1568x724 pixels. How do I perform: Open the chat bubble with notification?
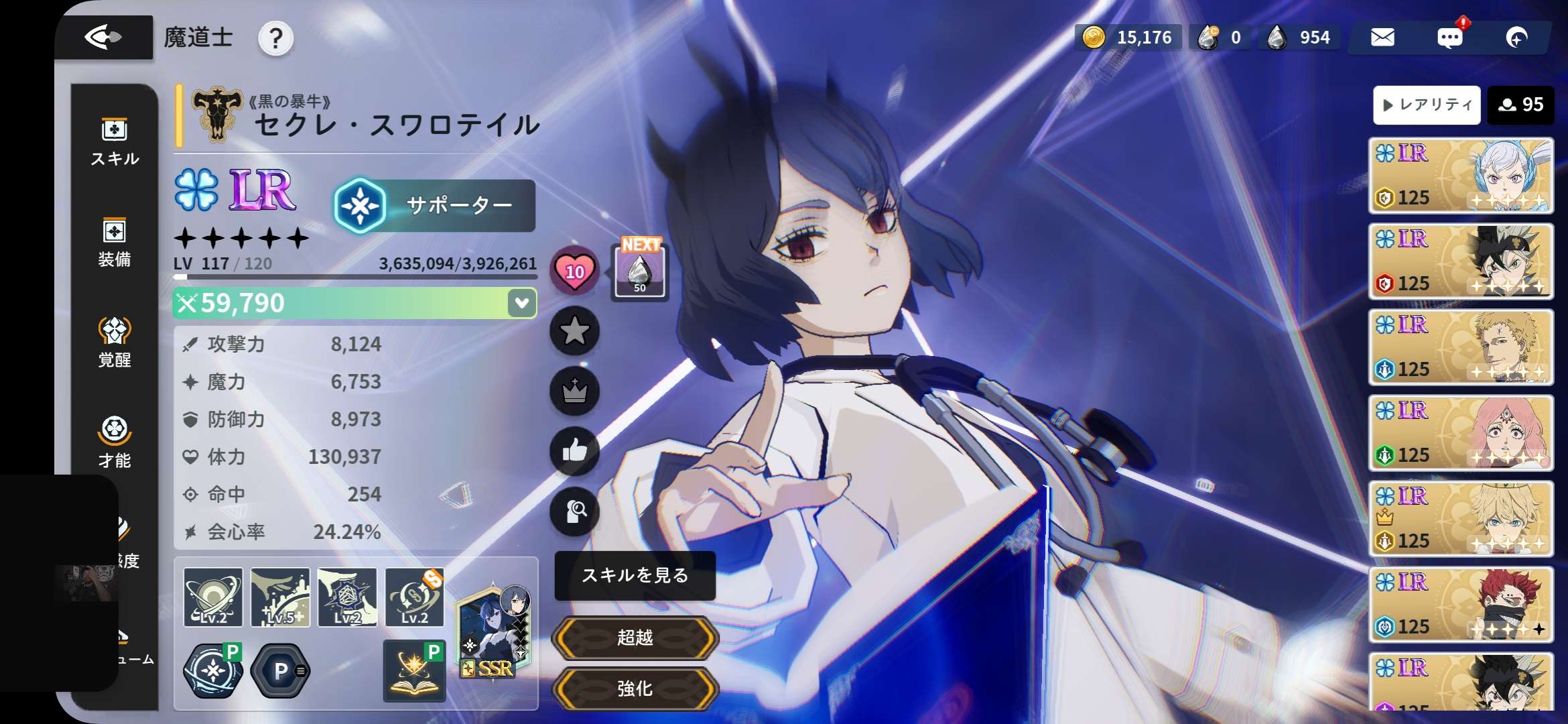pos(1450,38)
